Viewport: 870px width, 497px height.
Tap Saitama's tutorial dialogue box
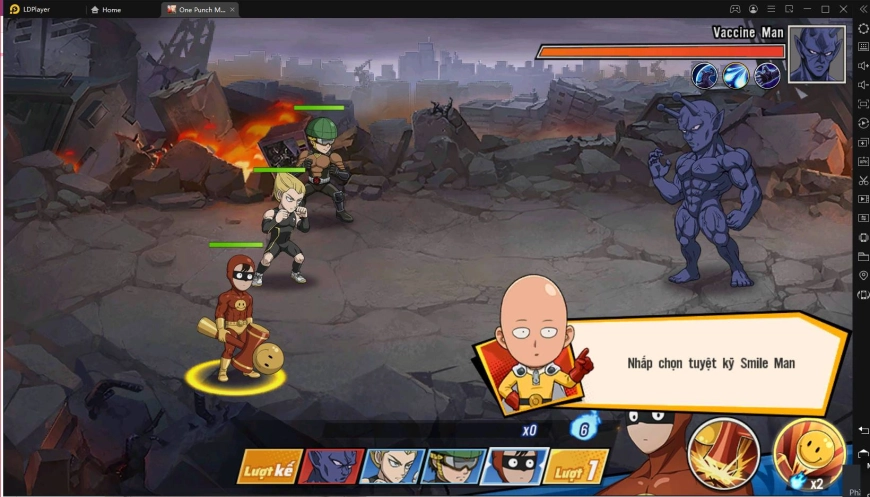(x=710, y=364)
